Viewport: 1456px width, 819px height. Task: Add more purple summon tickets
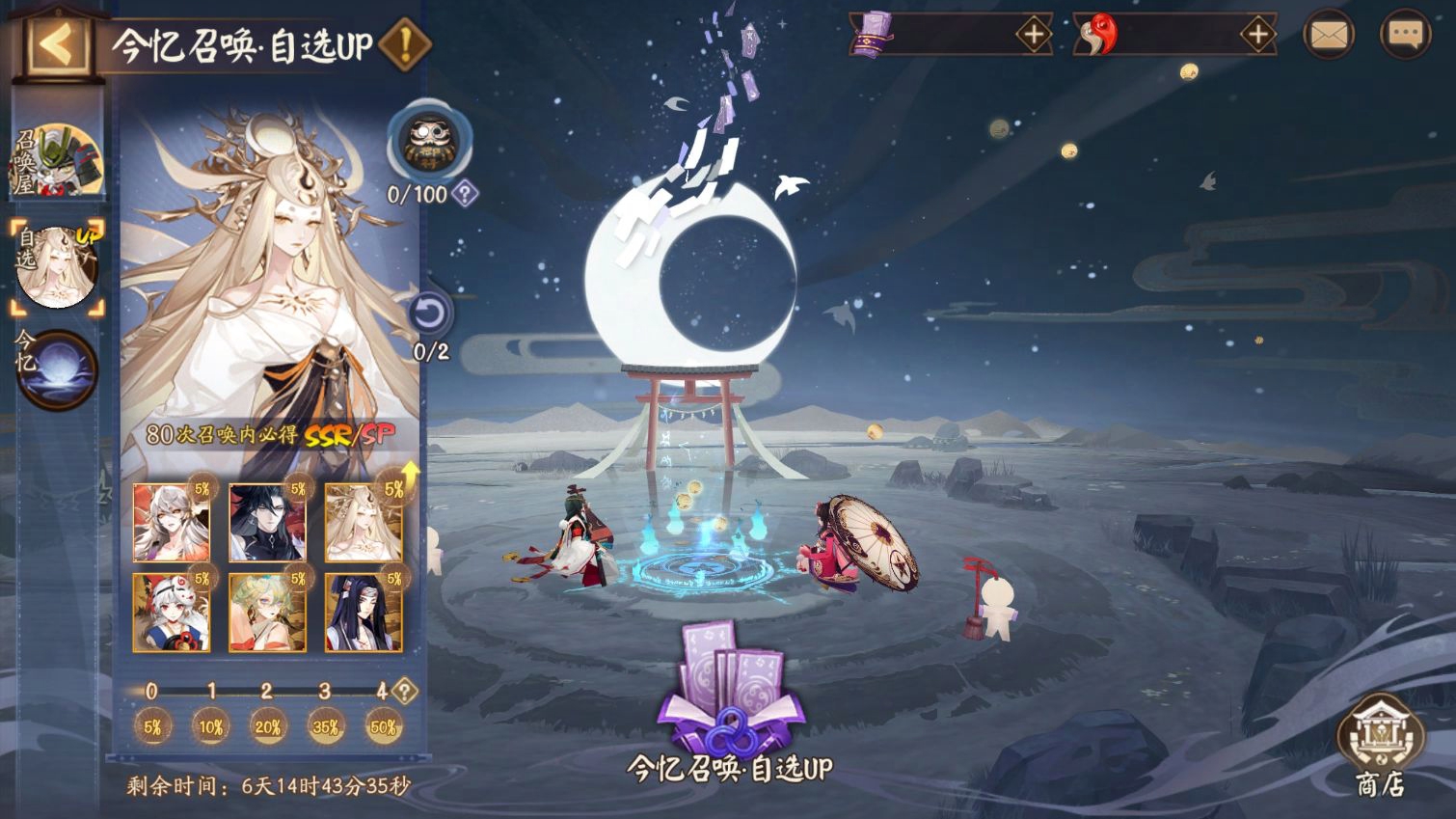tap(1033, 36)
